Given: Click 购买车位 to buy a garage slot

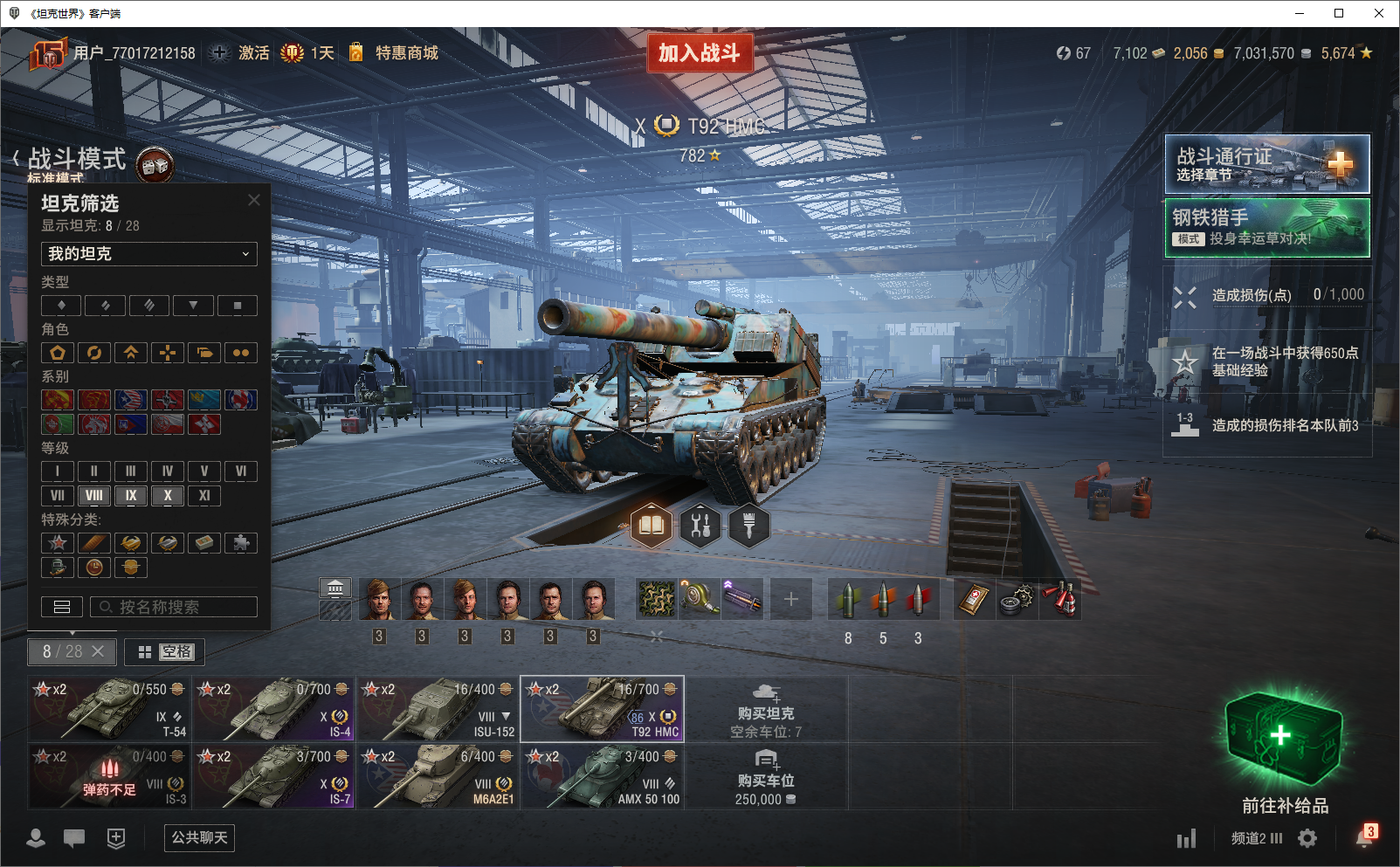Looking at the screenshot, I should [x=766, y=779].
